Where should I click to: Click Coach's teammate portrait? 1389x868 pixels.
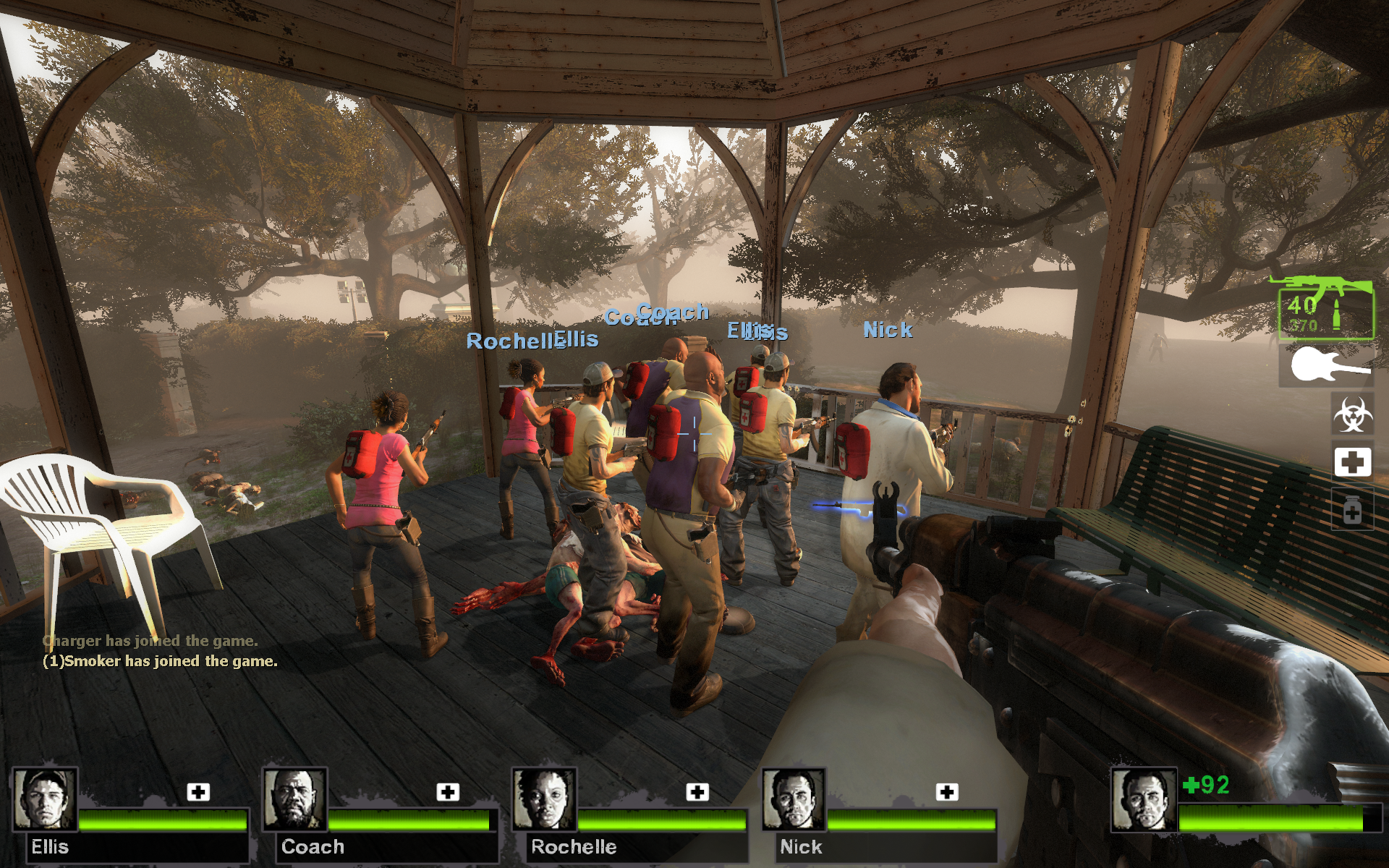pos(294,799)
